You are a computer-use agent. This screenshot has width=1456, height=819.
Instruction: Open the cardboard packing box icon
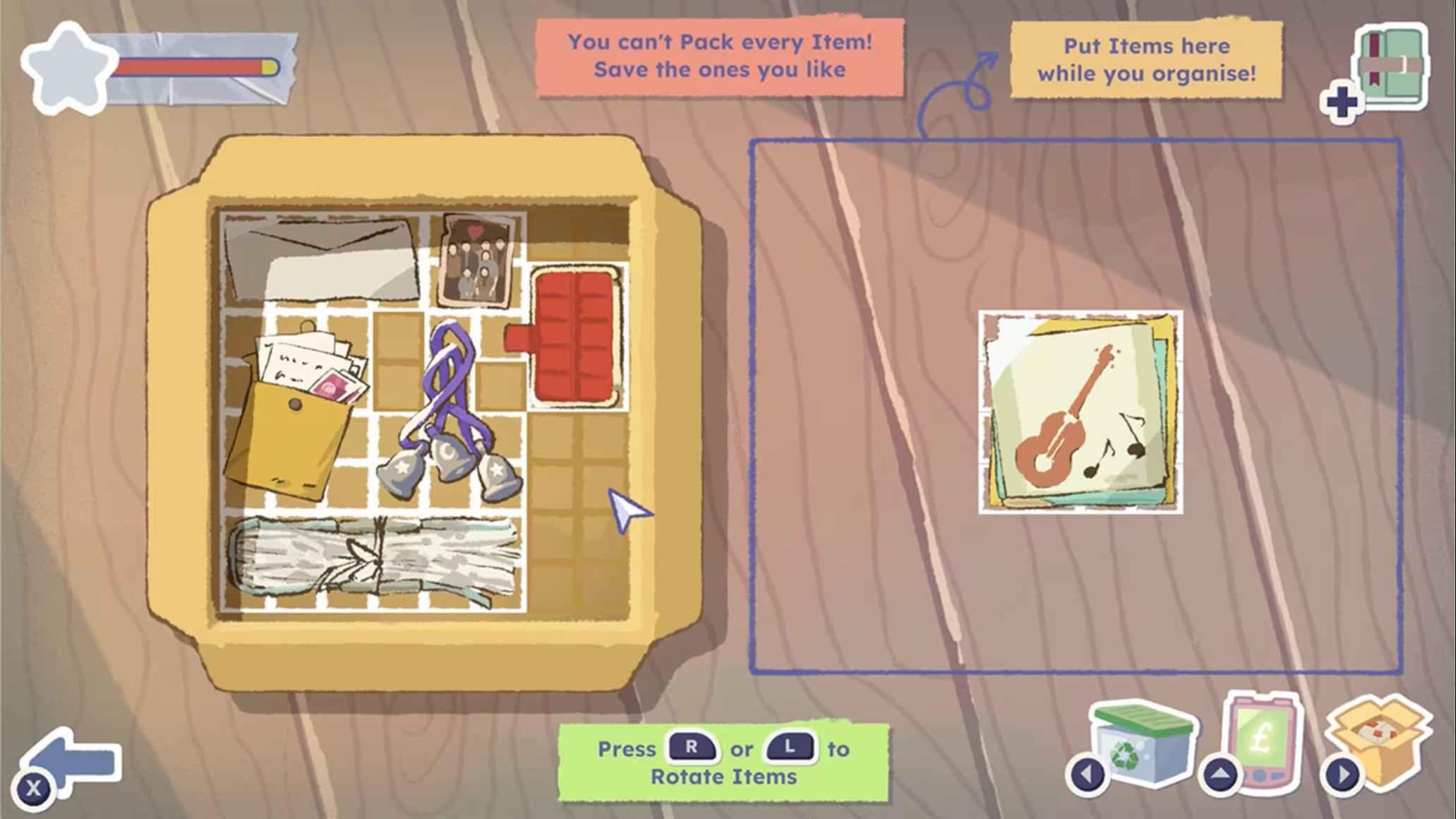coord(1381,740)
